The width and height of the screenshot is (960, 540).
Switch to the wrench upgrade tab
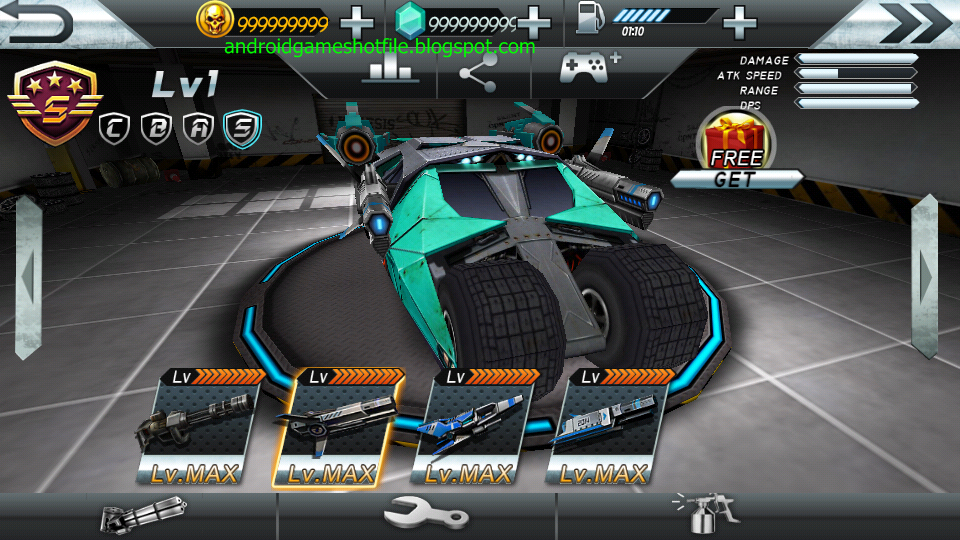click(x=426, y=516)
